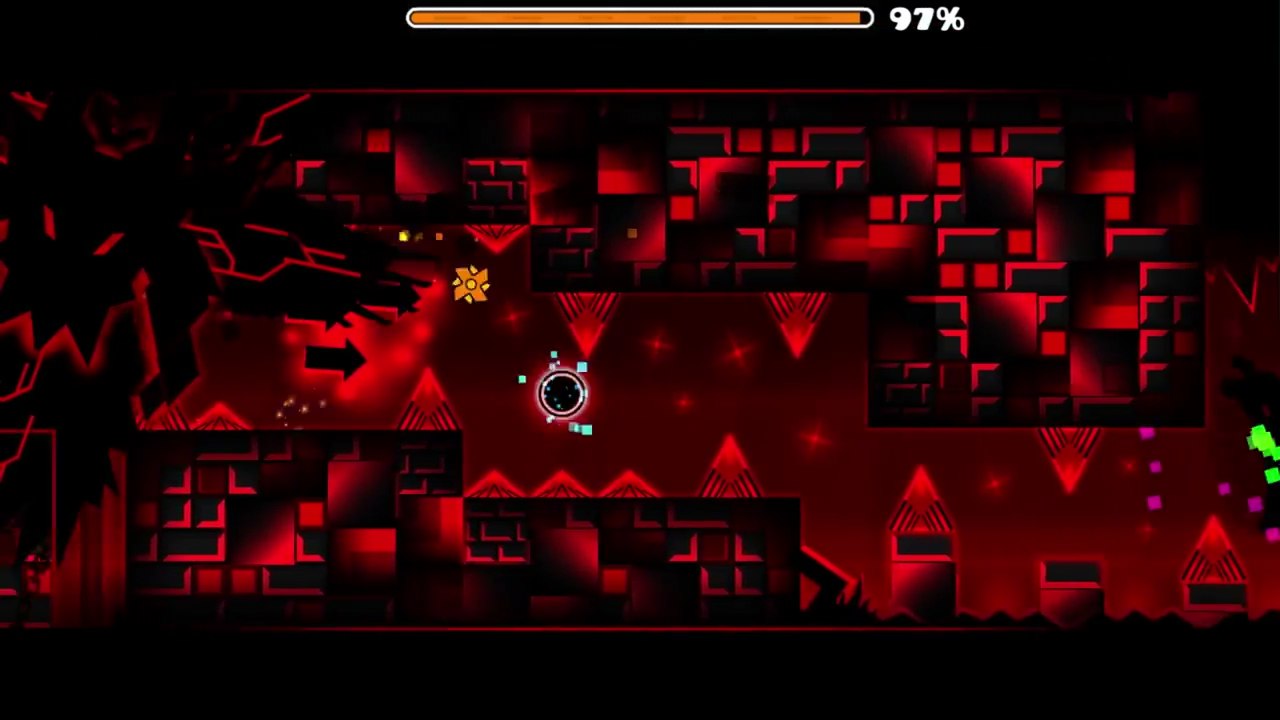Click the black arrow pointing right

click(335, 358)
